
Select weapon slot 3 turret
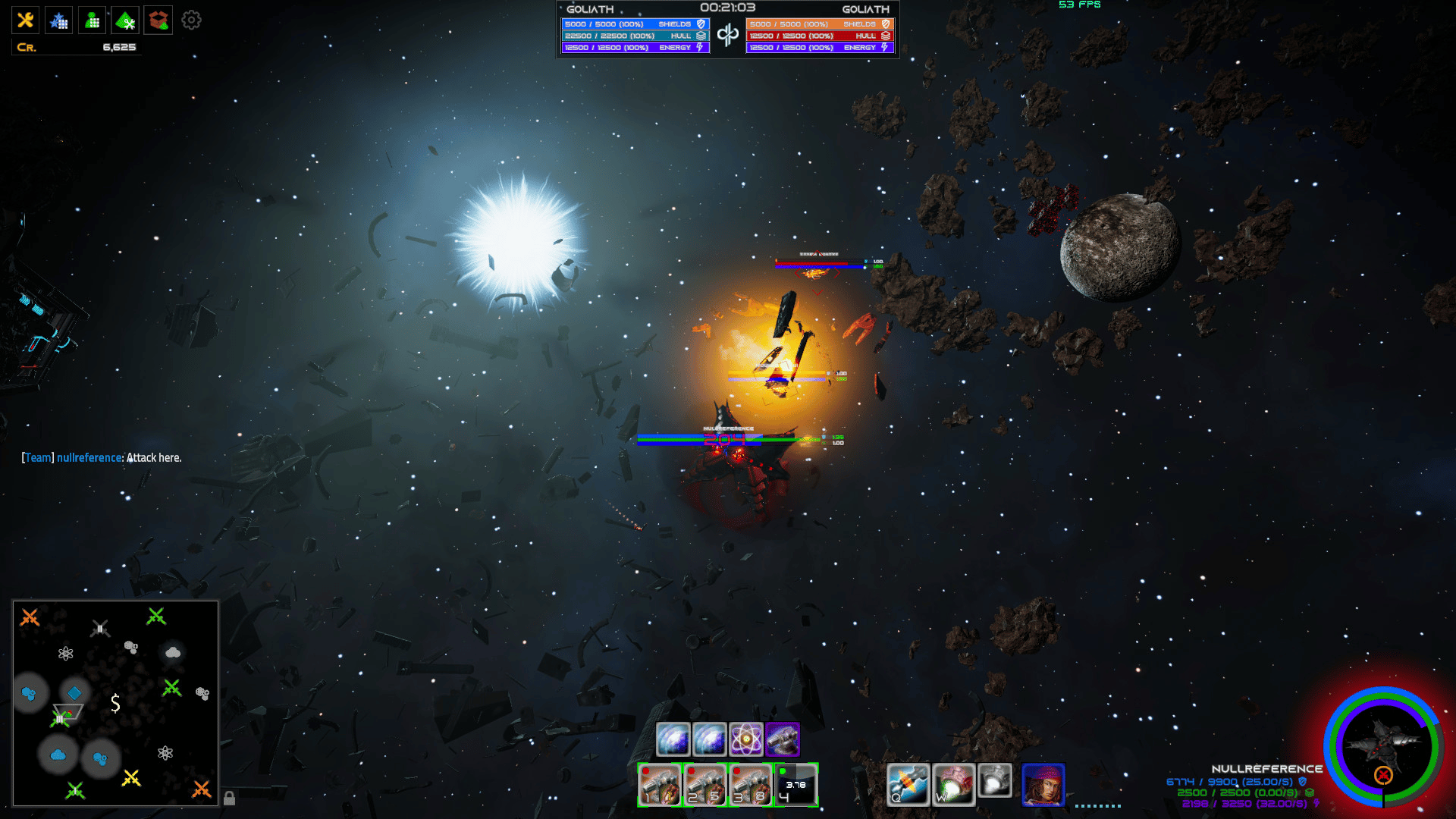point(750,785)
